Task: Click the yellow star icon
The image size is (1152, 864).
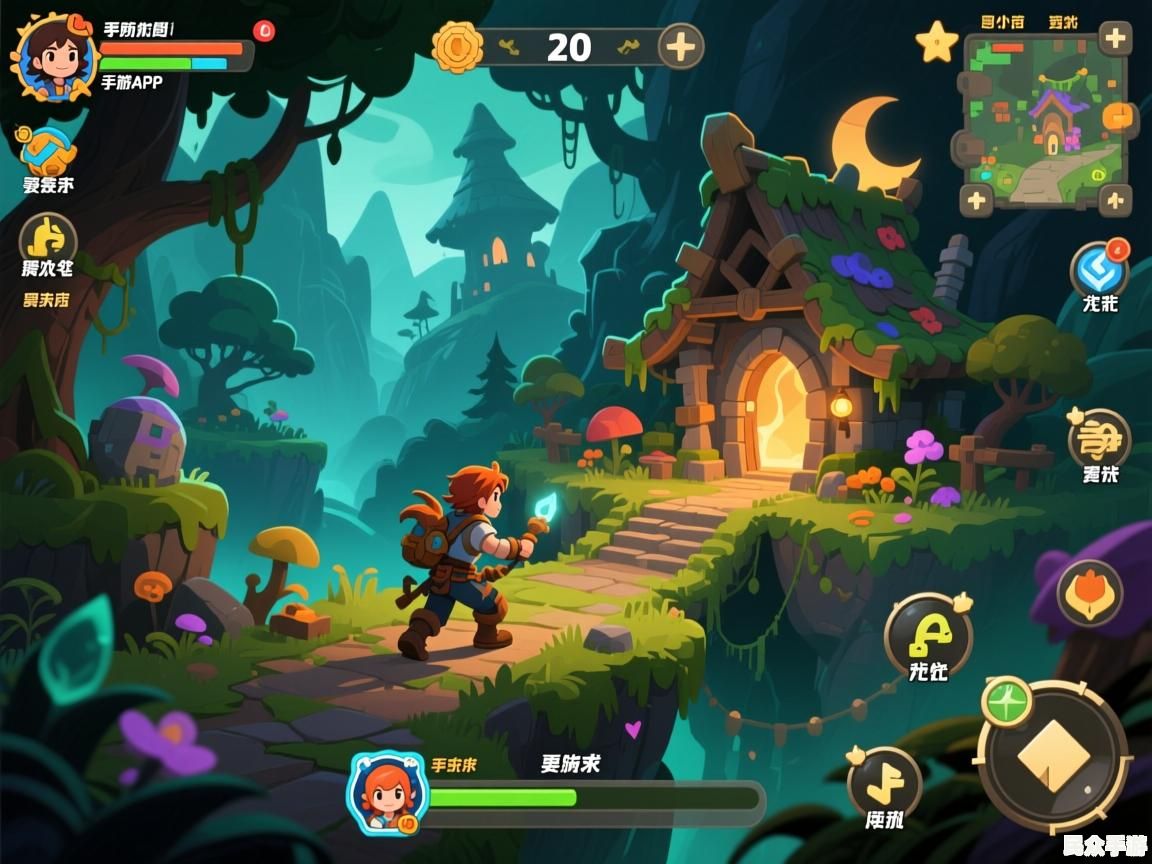Action: pos(937,43)
